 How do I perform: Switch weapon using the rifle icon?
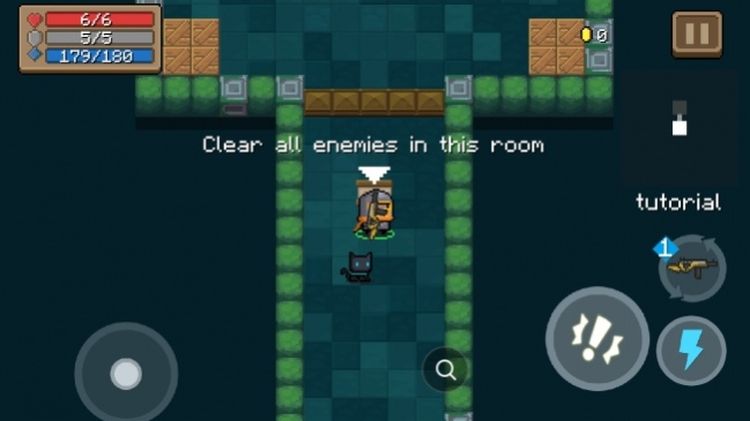[x=692, y=268]
